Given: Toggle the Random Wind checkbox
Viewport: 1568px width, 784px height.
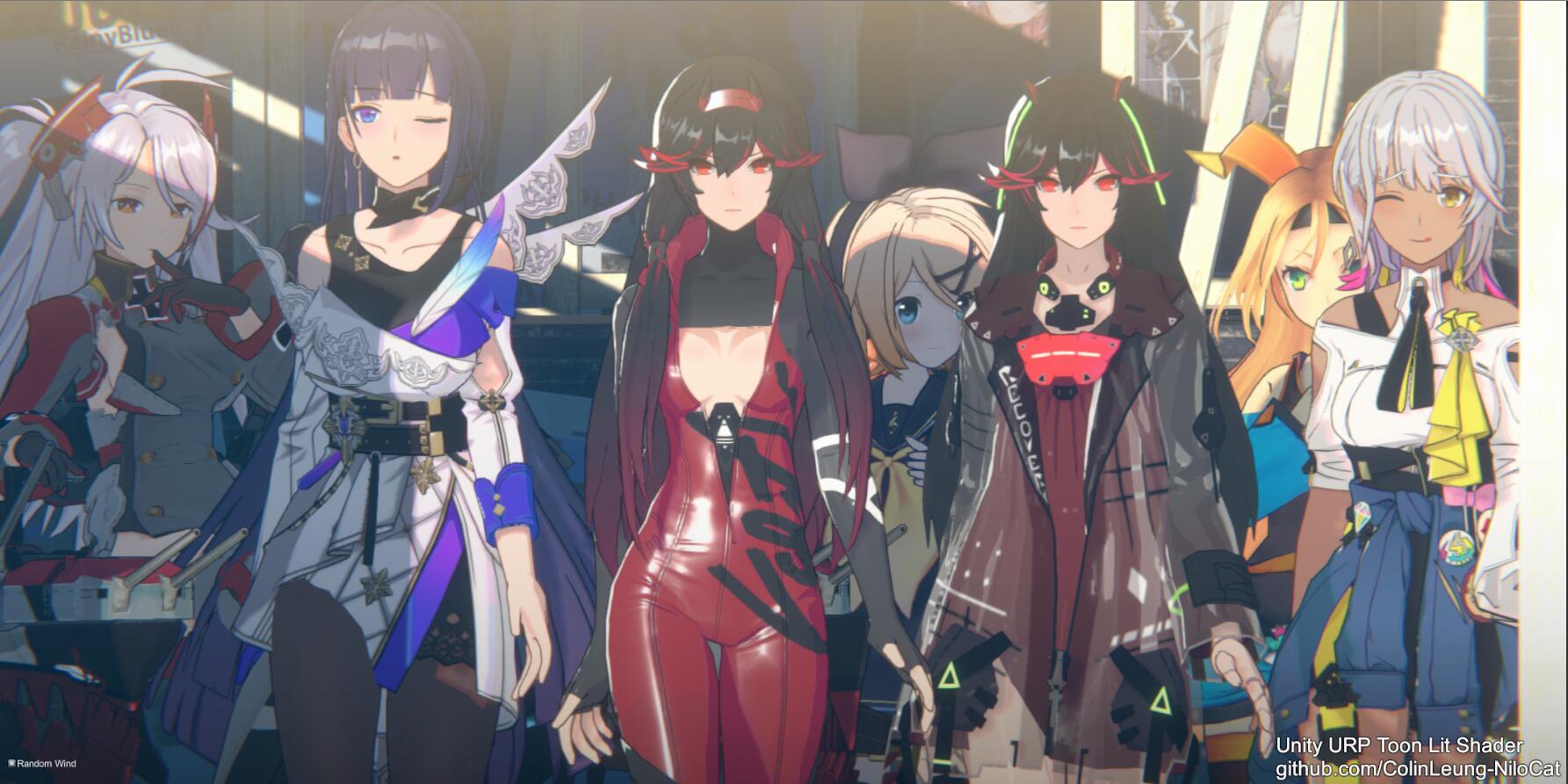Looking at the screenshot, I should 11,764.
